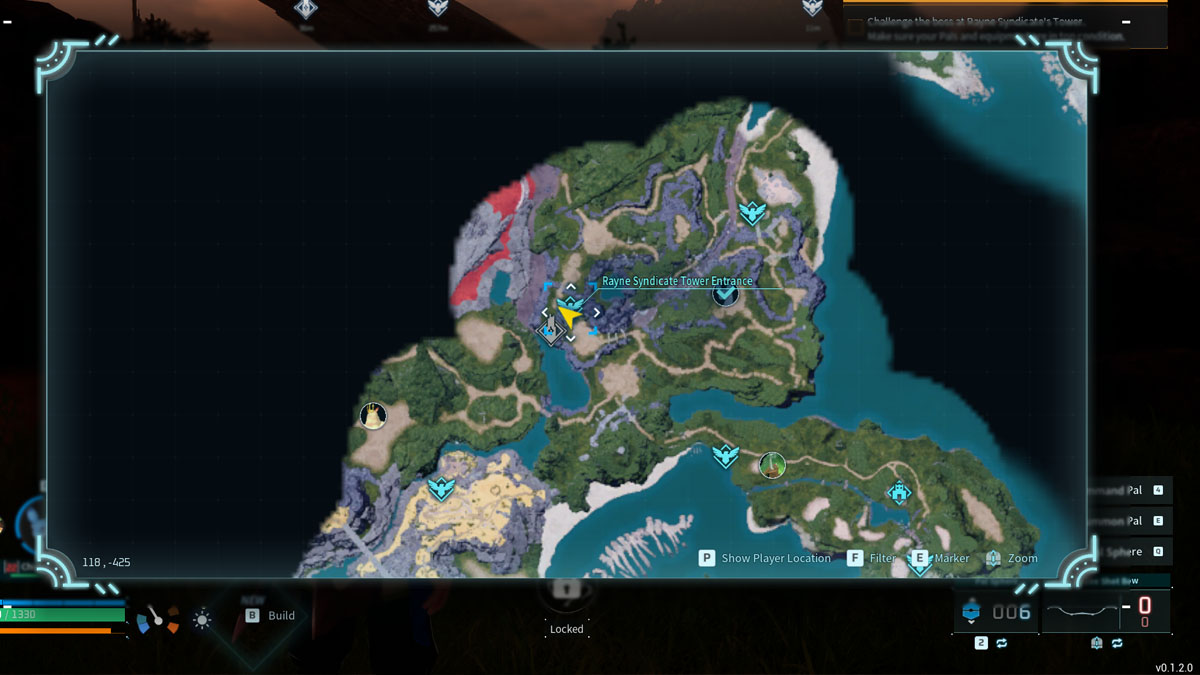This screenshot has height=675, width=1200.
Task: Click the yellow player arrow on the map
Action: 570,315
